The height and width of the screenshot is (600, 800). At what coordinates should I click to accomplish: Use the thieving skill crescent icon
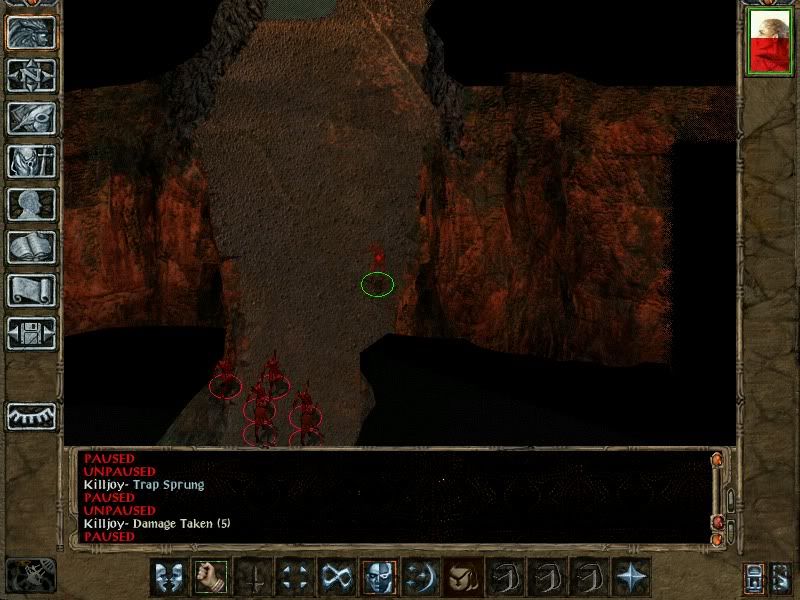[x=419, y=577]
